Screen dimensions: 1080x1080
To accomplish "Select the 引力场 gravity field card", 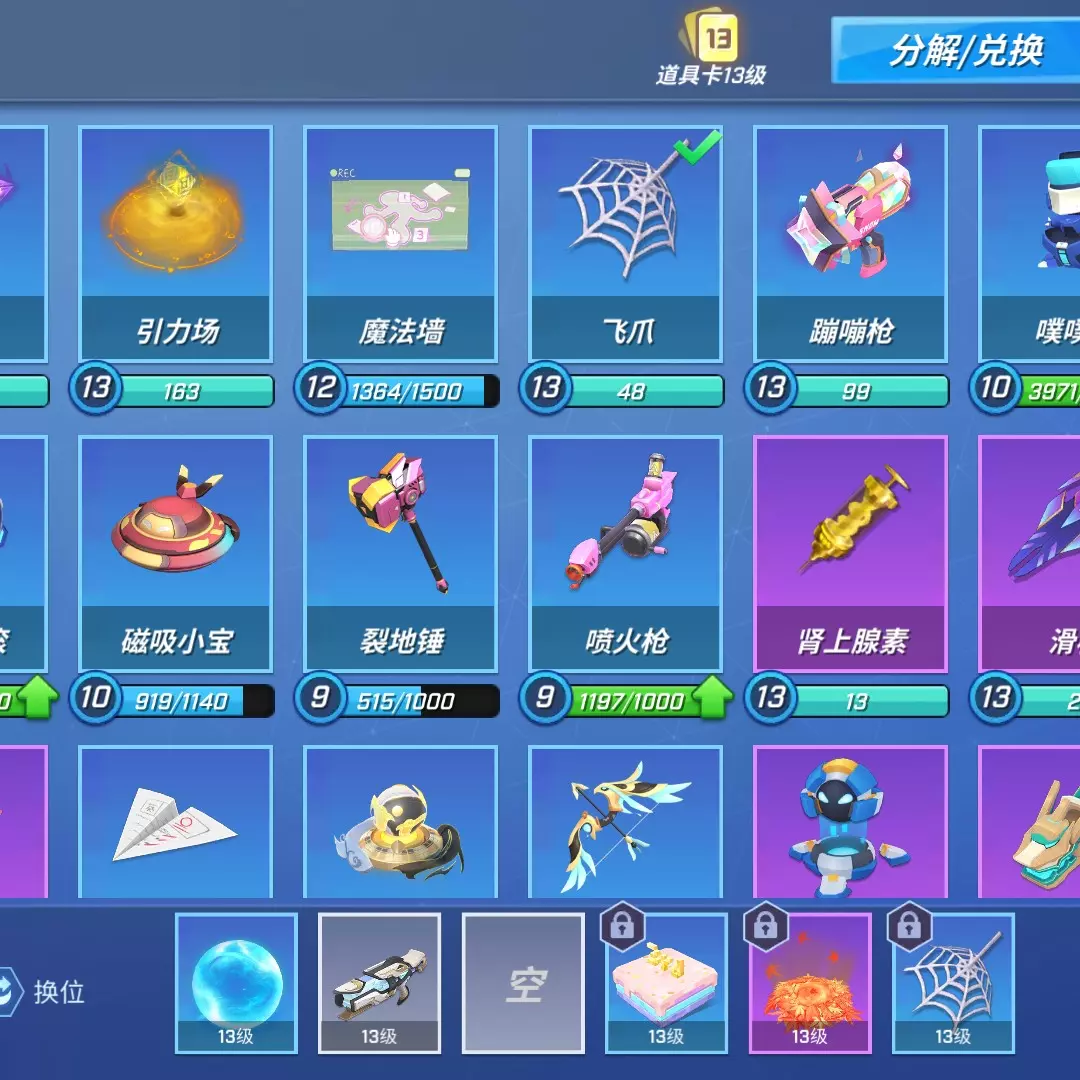I will (175, 243).
